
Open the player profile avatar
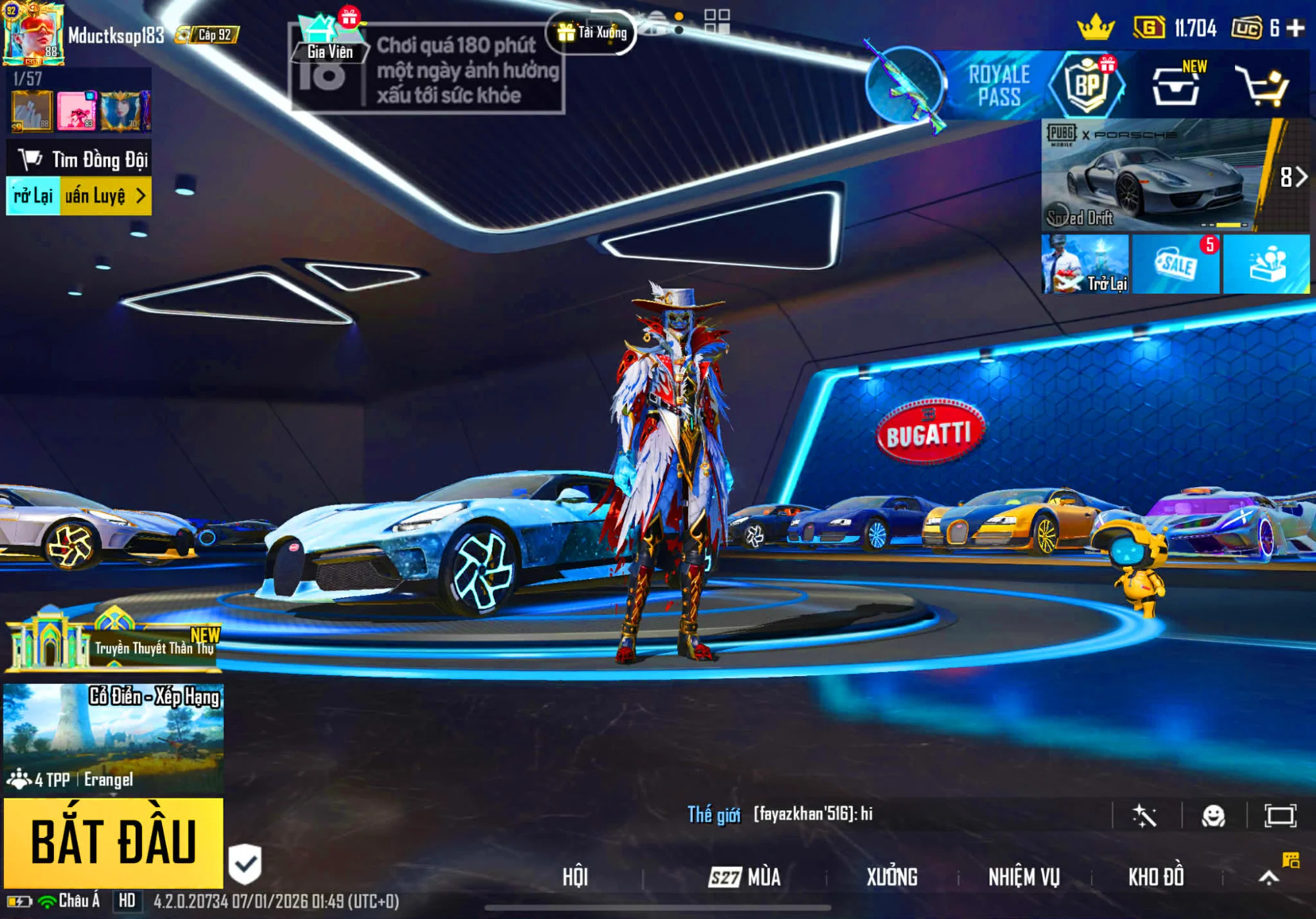click(33, 34)
